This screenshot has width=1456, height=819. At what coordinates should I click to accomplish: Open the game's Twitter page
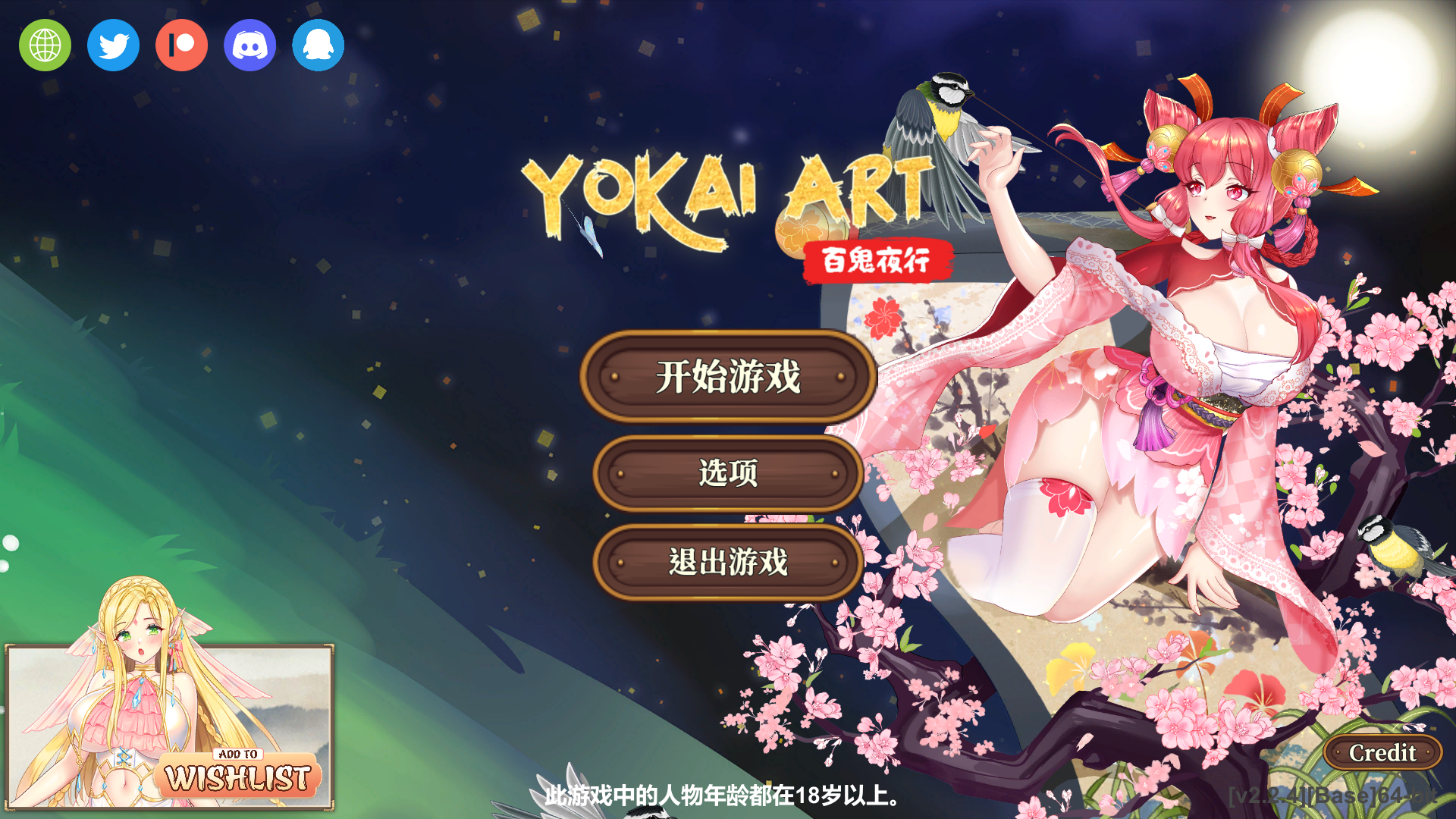click(x=112, y=45)
